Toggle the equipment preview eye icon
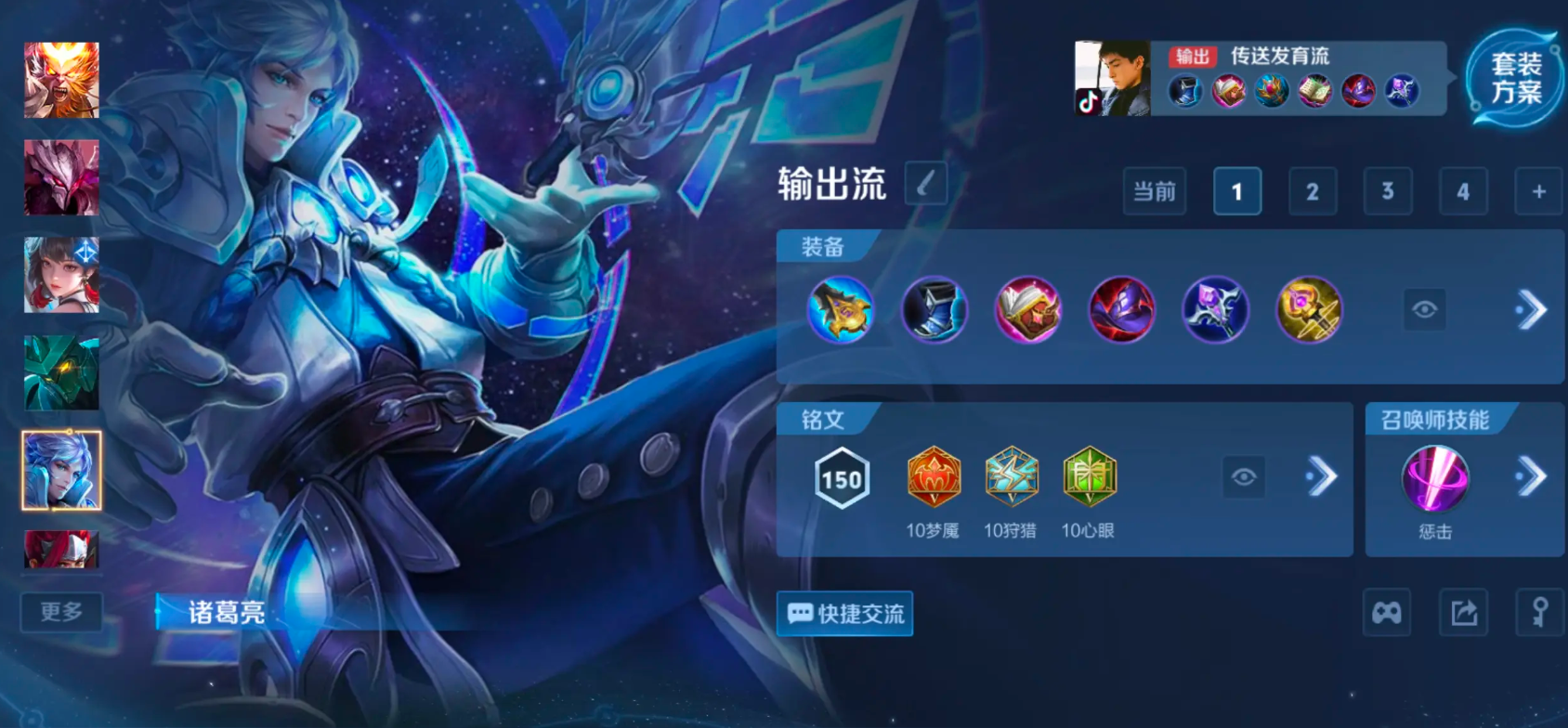1568x728 pixels. (1423, 309)
